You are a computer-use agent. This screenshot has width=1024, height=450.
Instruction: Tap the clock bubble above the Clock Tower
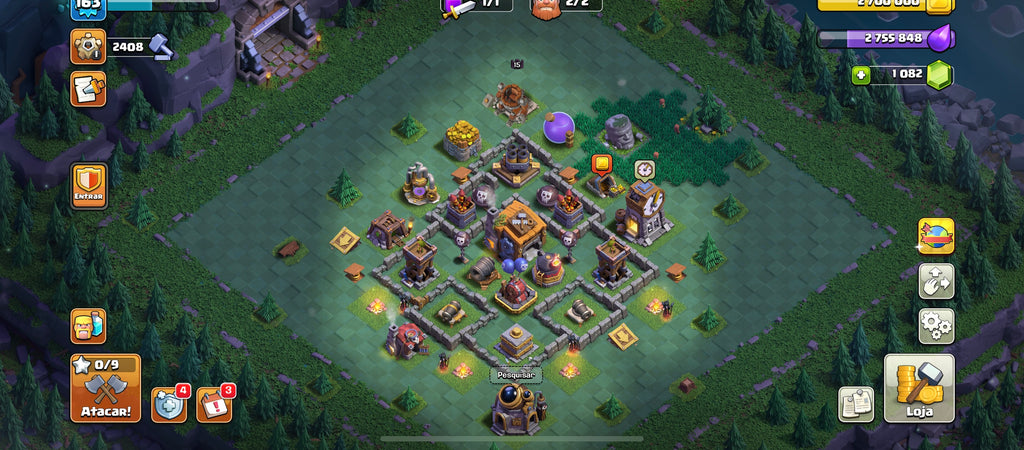643,169
